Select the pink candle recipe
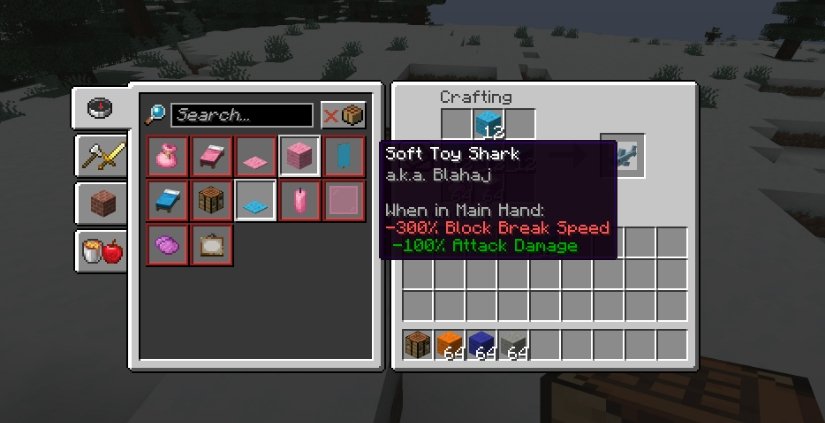Screen dimensions: 825x423 [299, 200]
